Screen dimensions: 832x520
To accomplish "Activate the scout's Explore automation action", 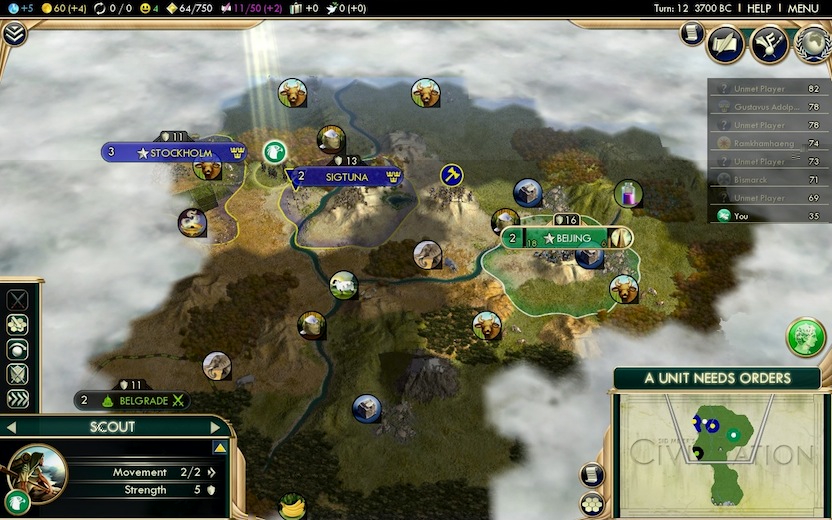I will tap(17, 350).
